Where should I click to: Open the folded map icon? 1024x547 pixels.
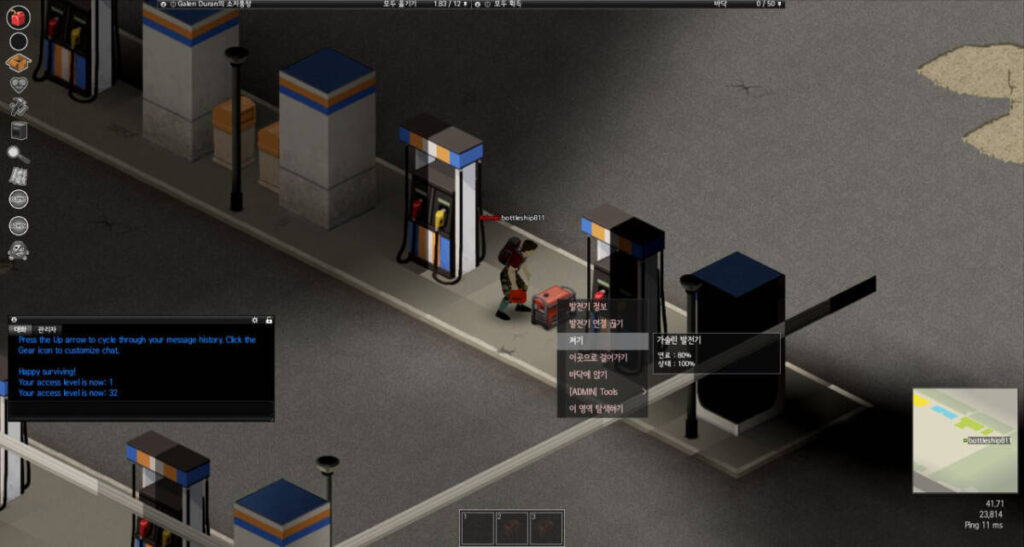(x=18, y=176)
